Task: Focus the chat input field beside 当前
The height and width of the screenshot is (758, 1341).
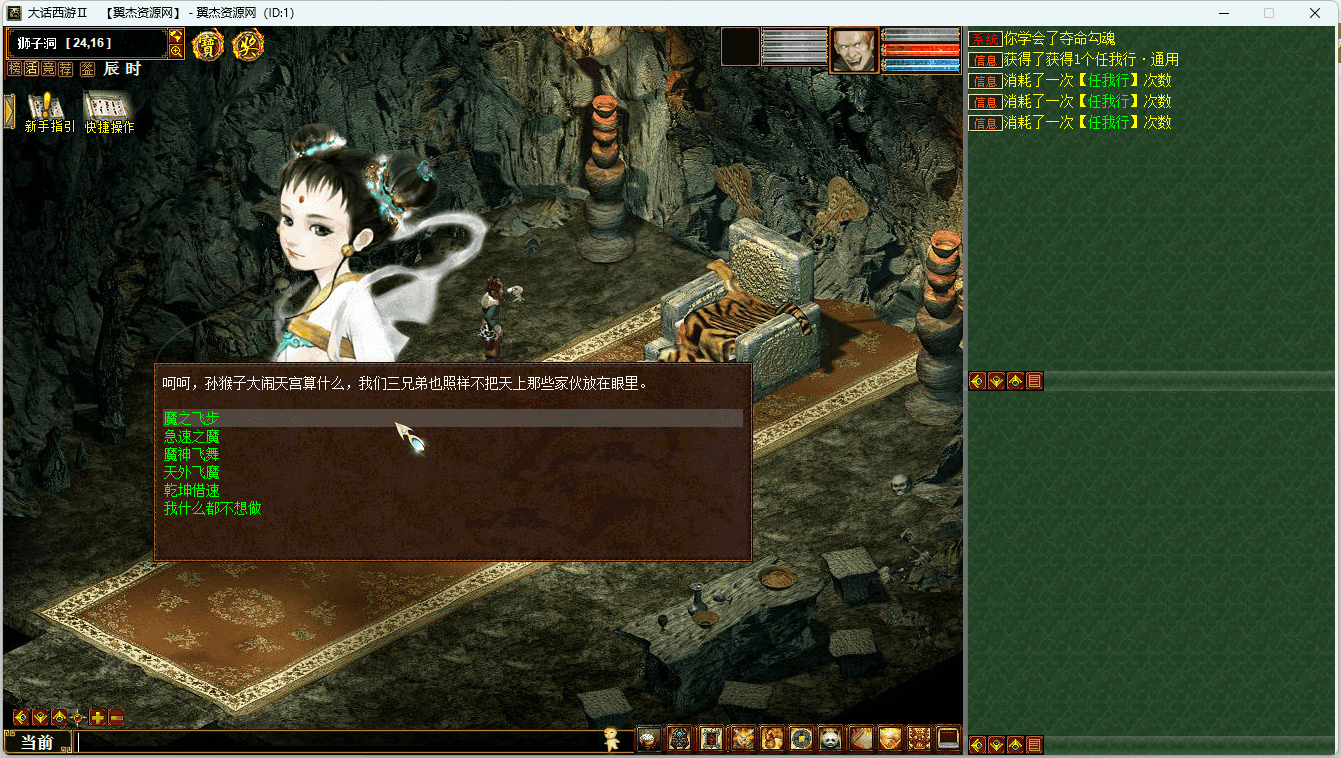Action: [x=340, y=742]
